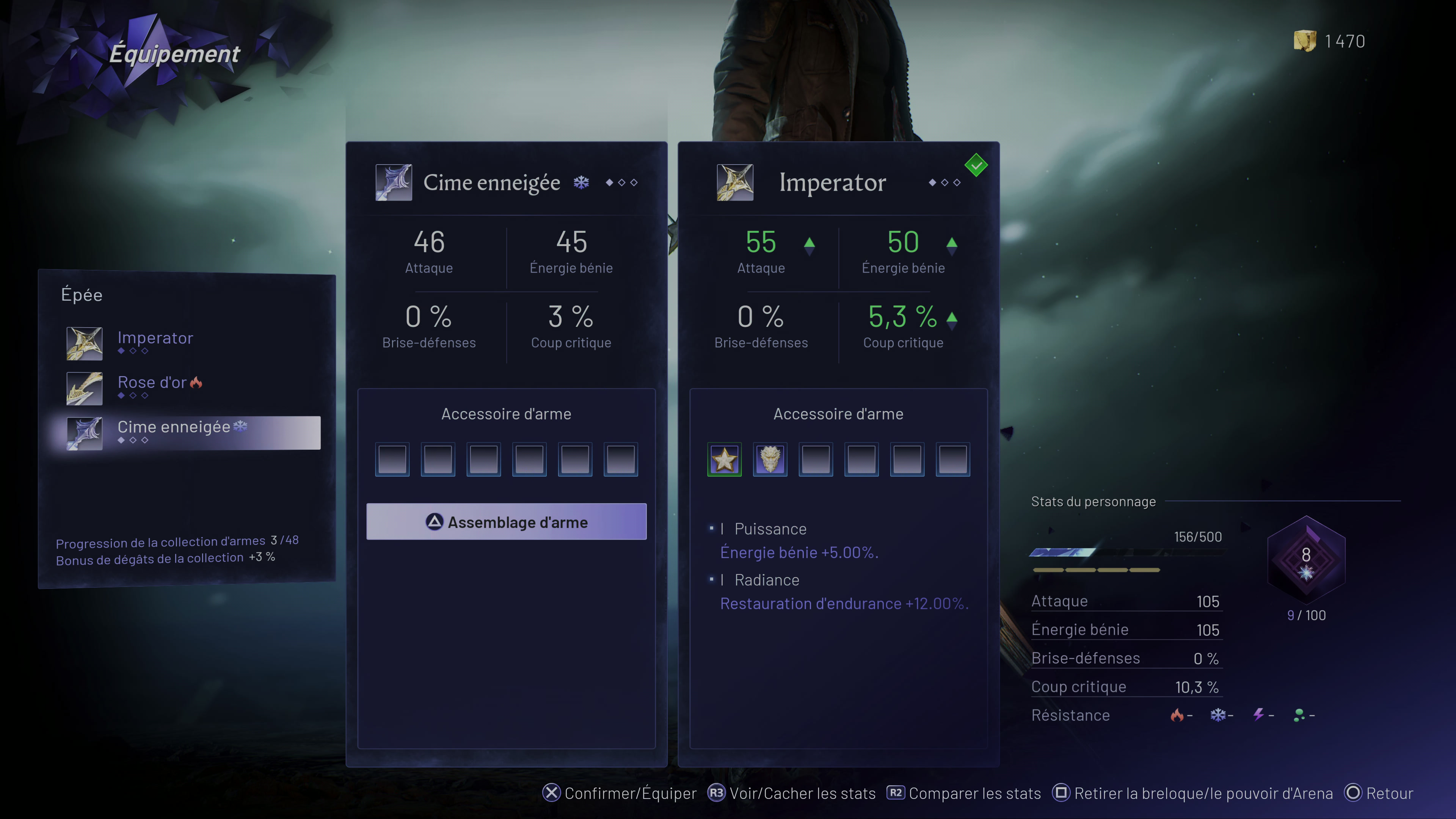Click the poison resistance icon in character stats

point(1300,714)
